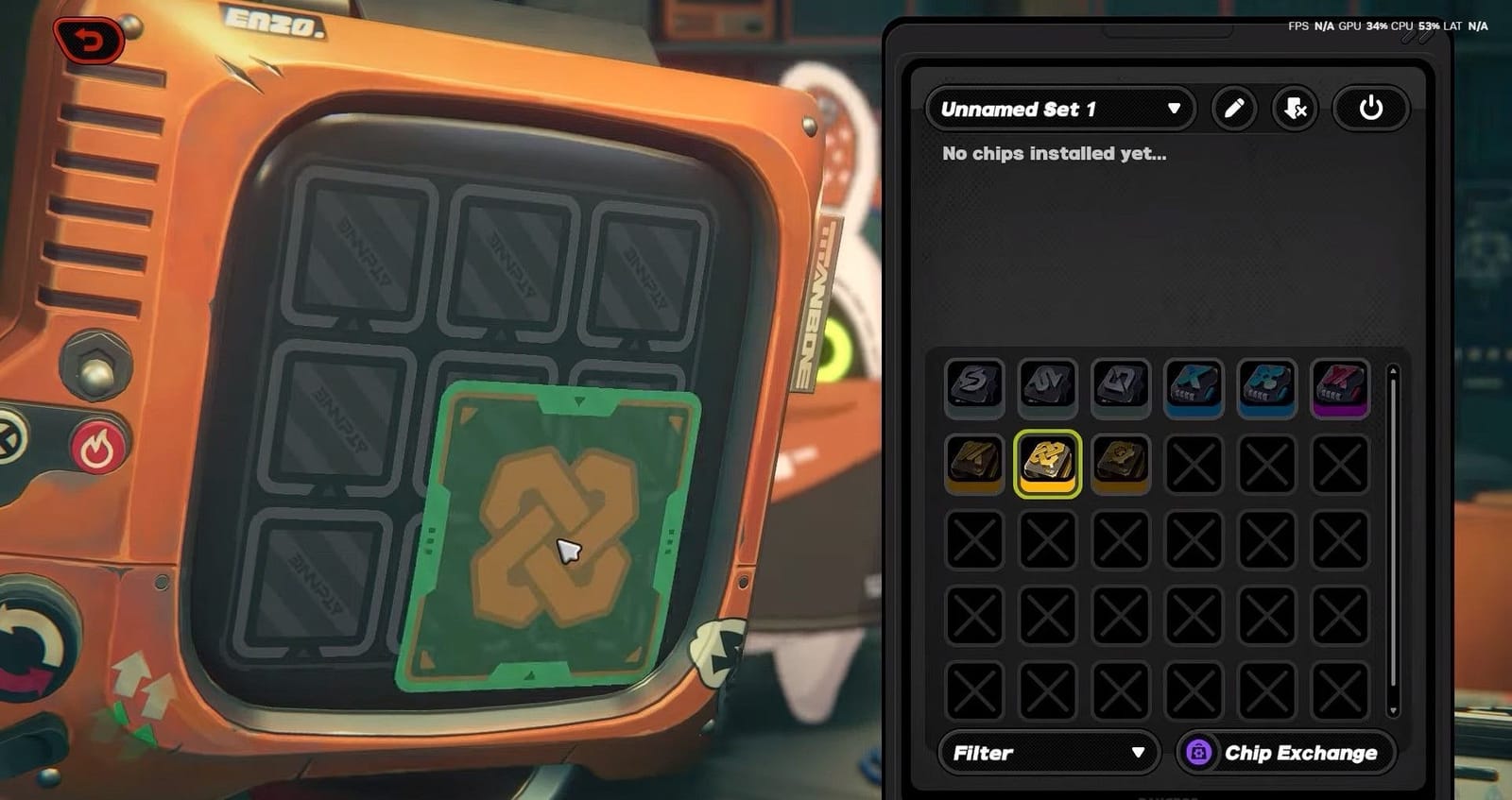Click the red back arrow in the top-left corner
1512x800 pixels.
(x=92, y=40)
